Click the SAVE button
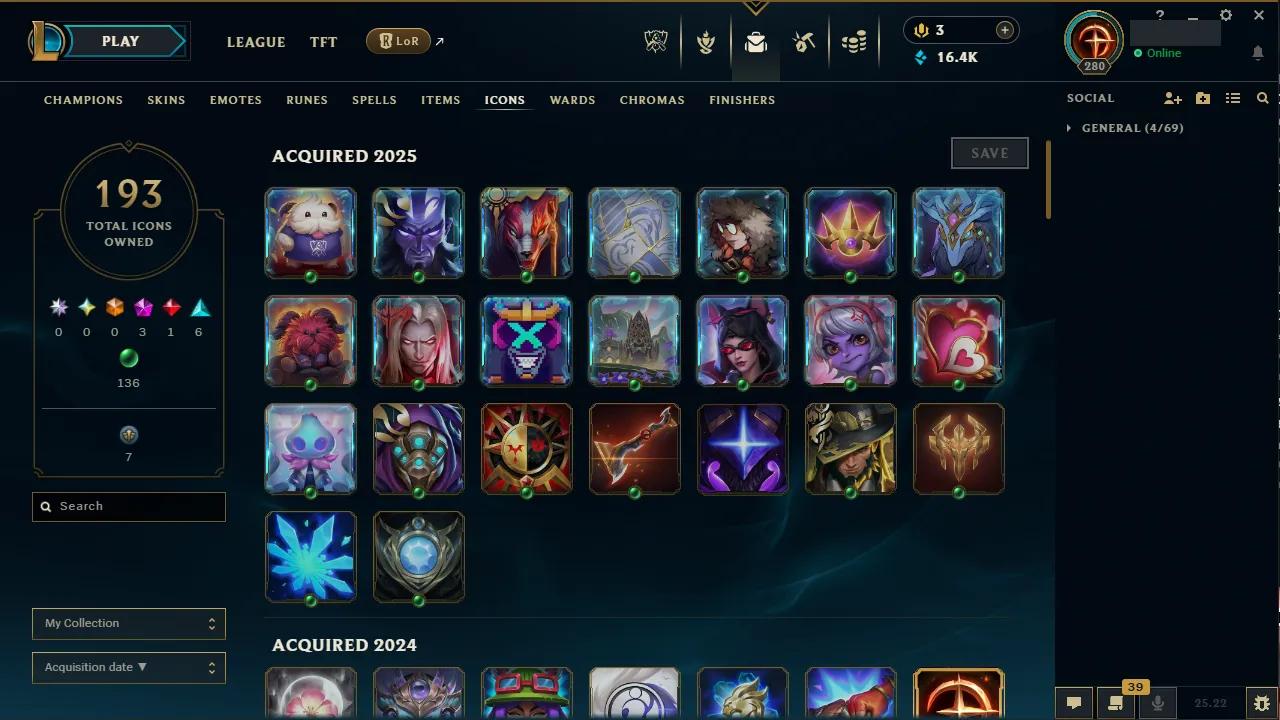 (989, 152)
